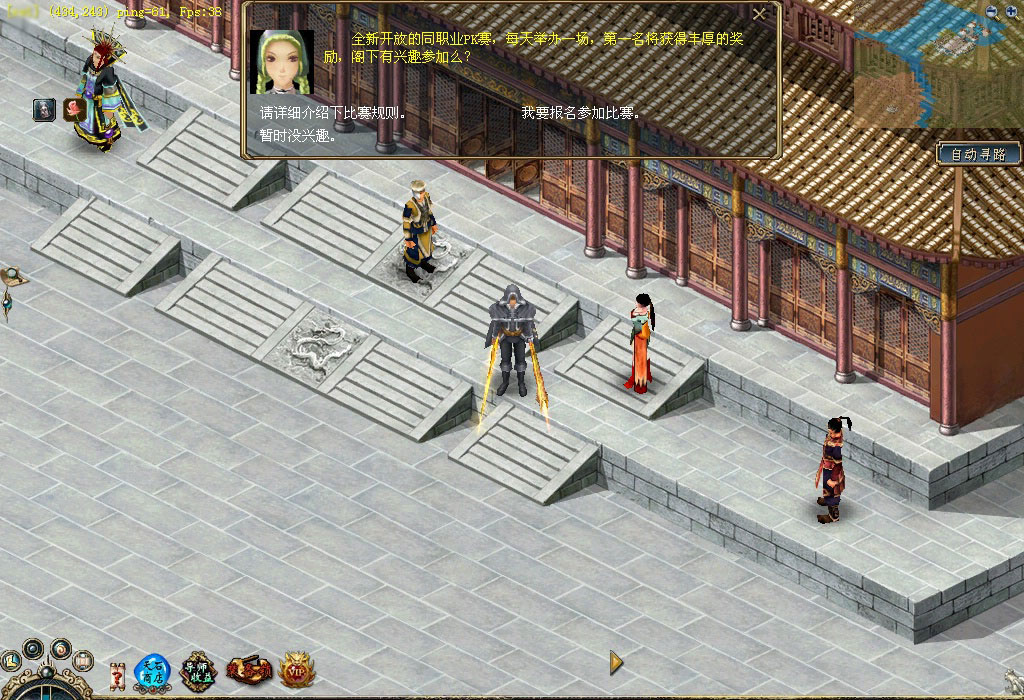1024x700 pixels.
Task: Click the 自动寻路 auto-pathfinding button
Action: 979,154
